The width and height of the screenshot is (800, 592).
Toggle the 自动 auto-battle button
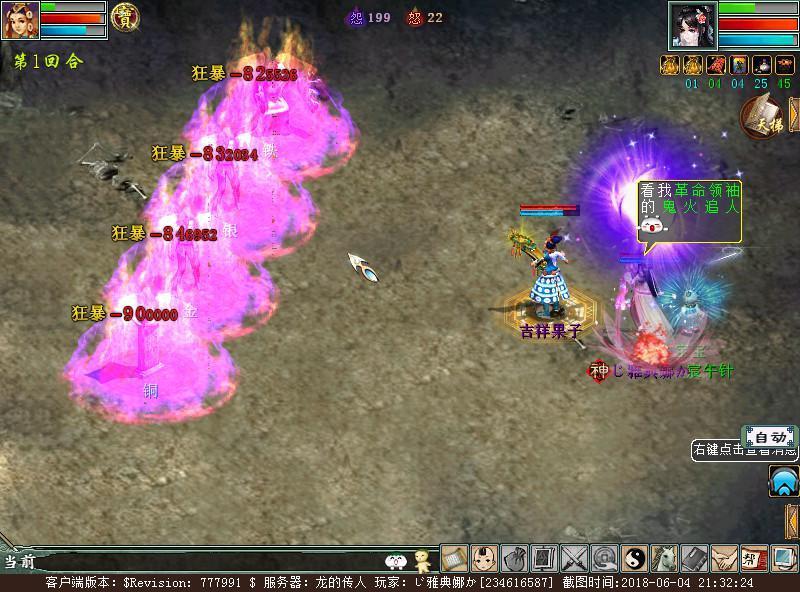(770, 437)
